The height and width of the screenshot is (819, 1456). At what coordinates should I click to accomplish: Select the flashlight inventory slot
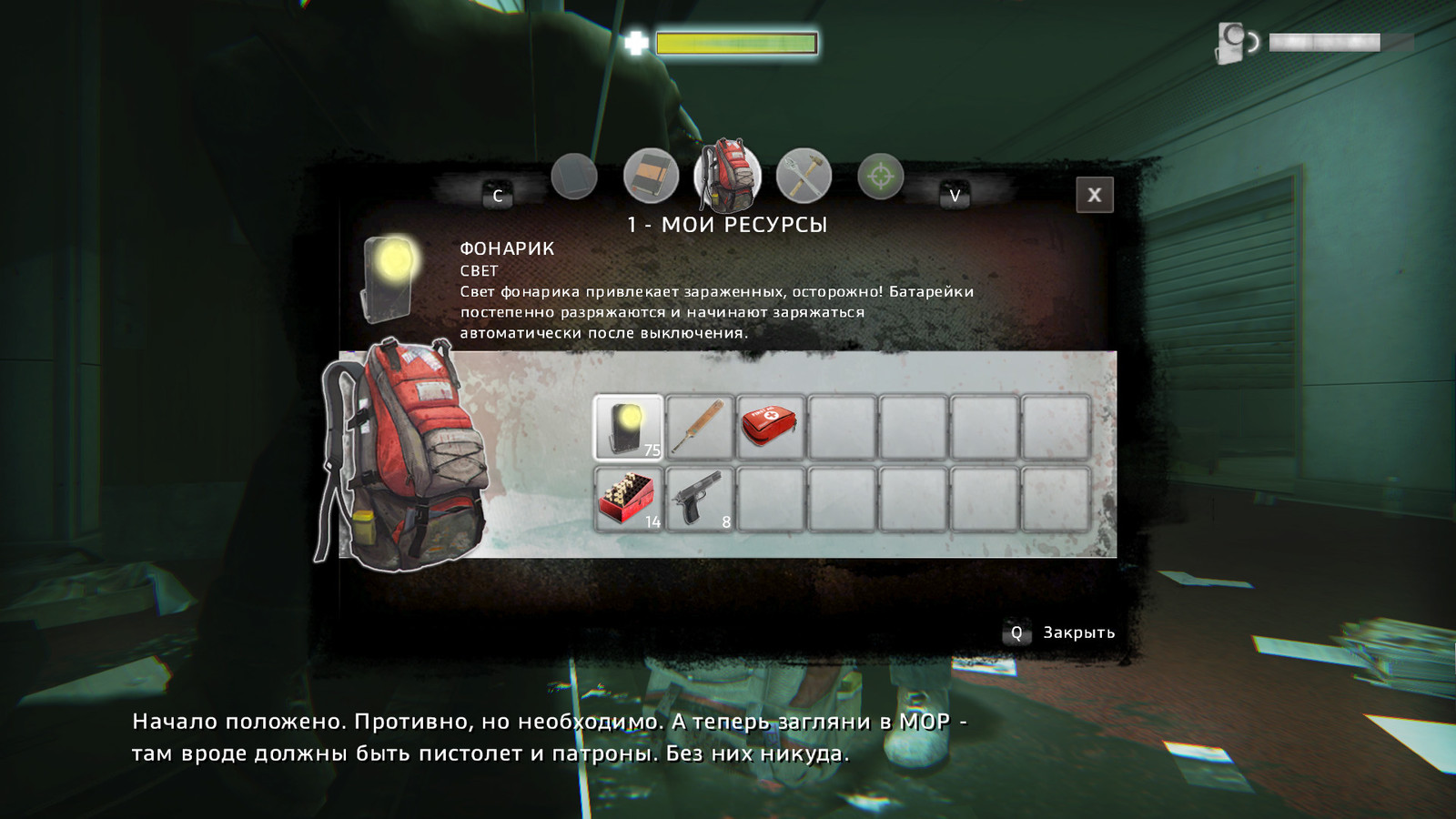click(628, 427)
